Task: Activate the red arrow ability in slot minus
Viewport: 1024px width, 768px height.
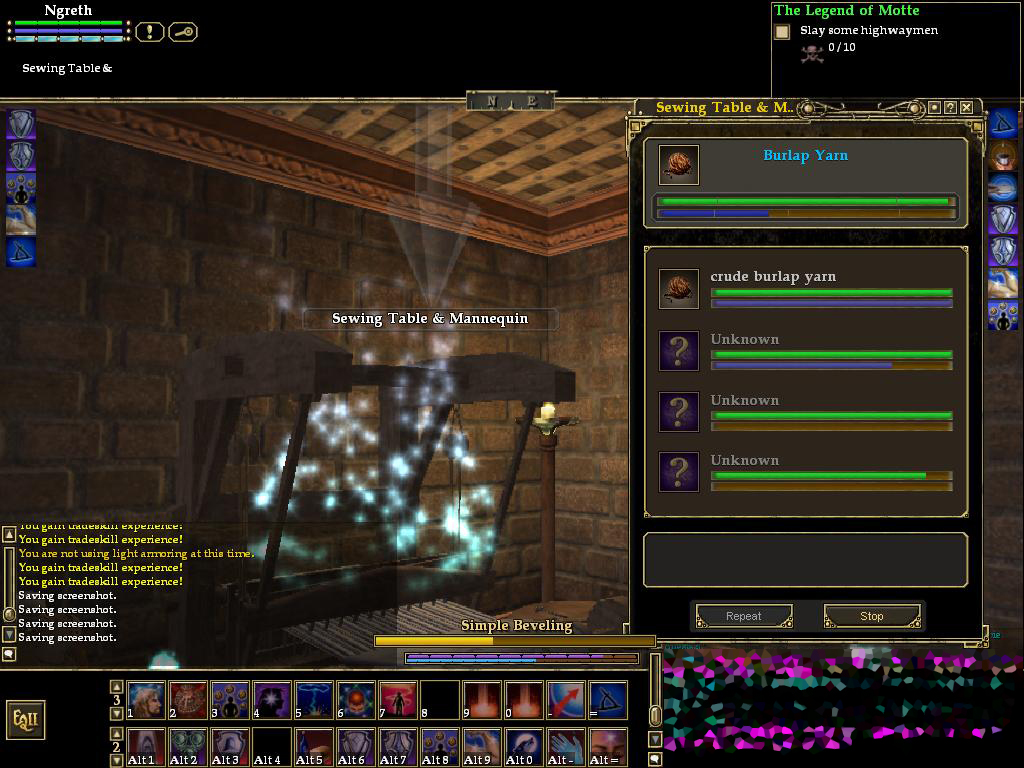Action: click(x=565, y=700)
